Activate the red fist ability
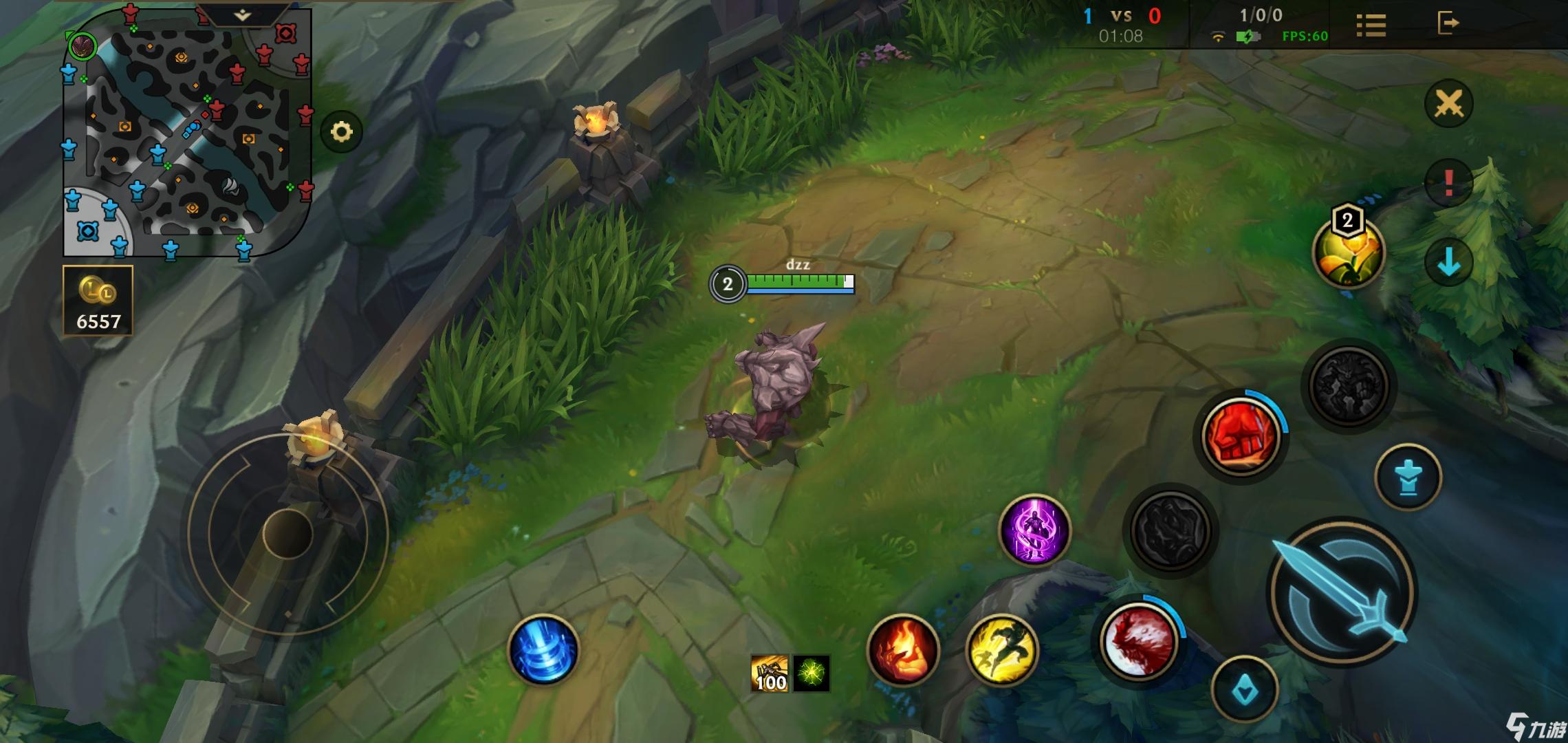The image size is (1568, 743). click(1241, 435)
